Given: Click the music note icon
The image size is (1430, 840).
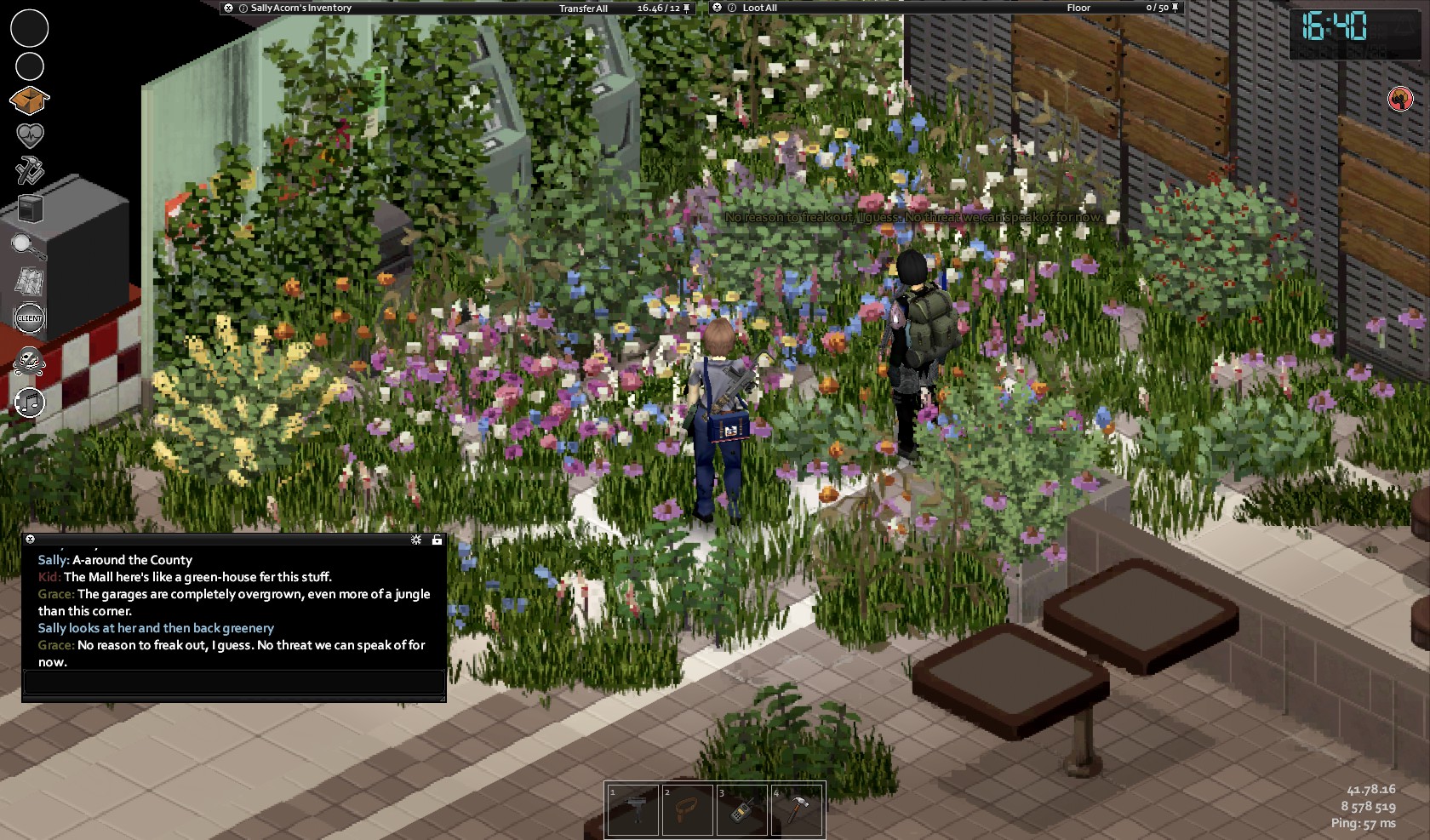Looking at the screenshot, I should [30, 402].
